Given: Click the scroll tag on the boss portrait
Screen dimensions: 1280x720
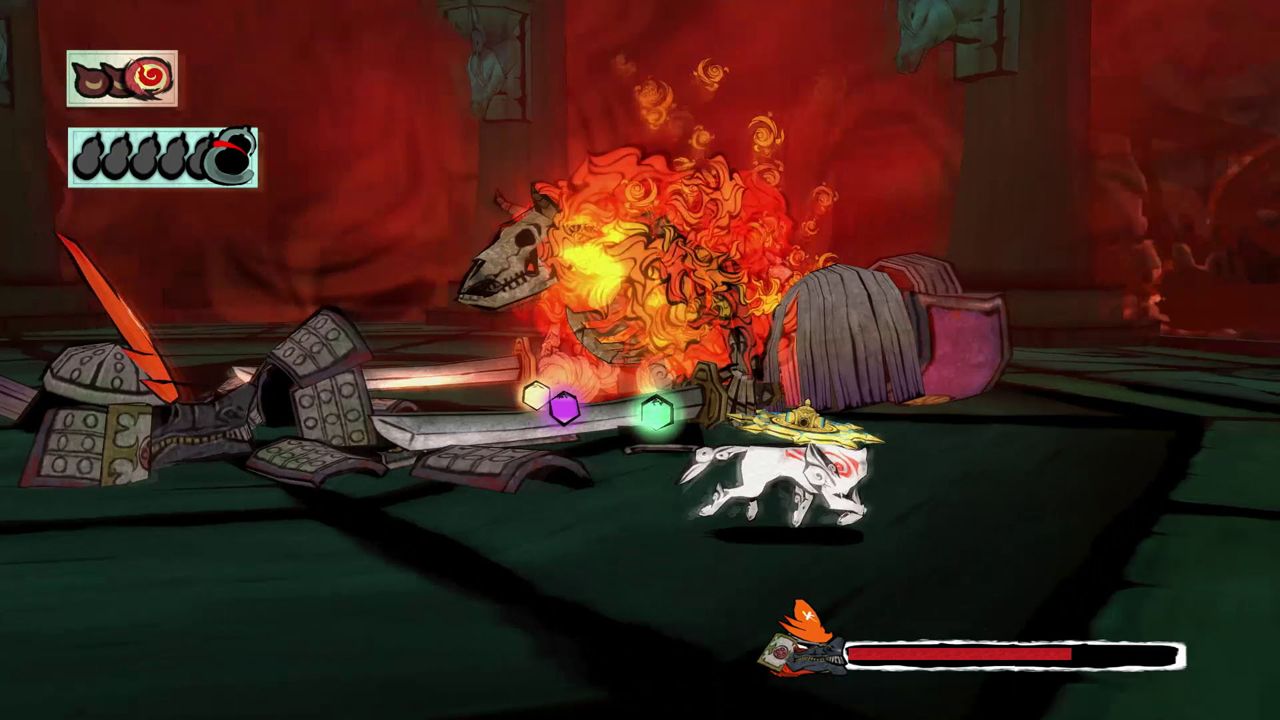Looking at the screenshot, I should tap(777, 653).
